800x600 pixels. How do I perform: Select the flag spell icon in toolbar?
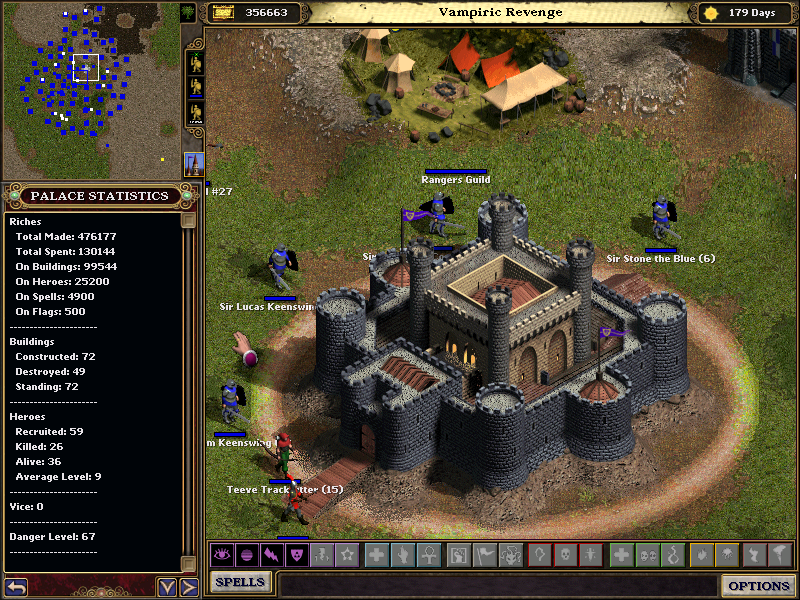pyautogui.click(x=483, y=555)
